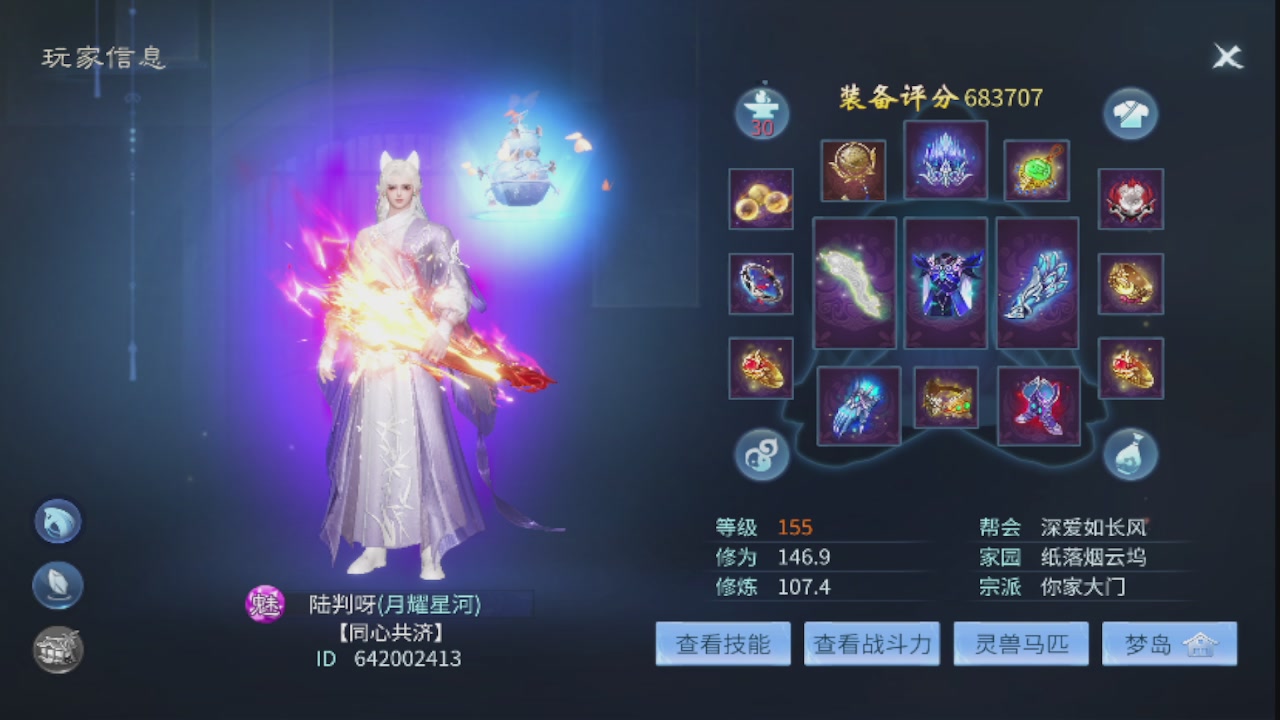Open the fashion wardrobe icon
Screen dimensions: 1280x720
1130,110
